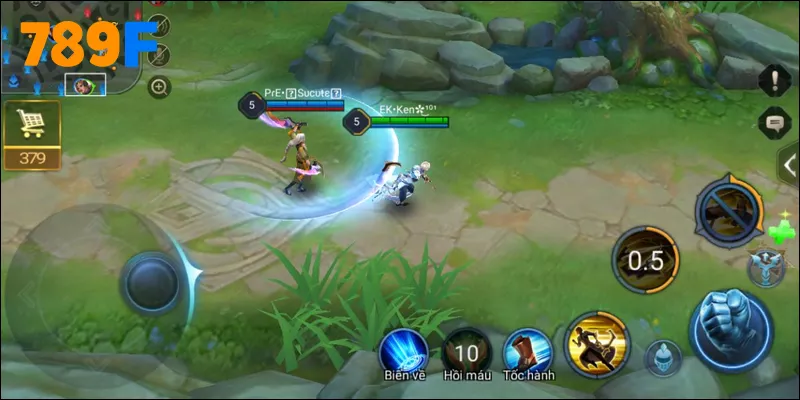Activate the Tốc hành sprint spell
This screenshot has width=800, height=400.
coord(527,351)
